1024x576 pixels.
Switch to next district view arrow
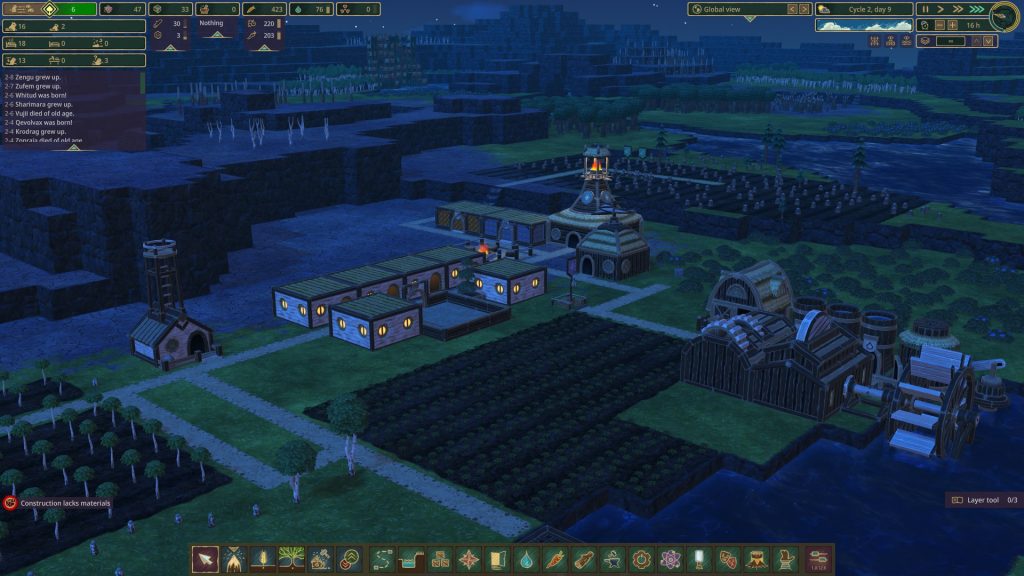point(804,9)
